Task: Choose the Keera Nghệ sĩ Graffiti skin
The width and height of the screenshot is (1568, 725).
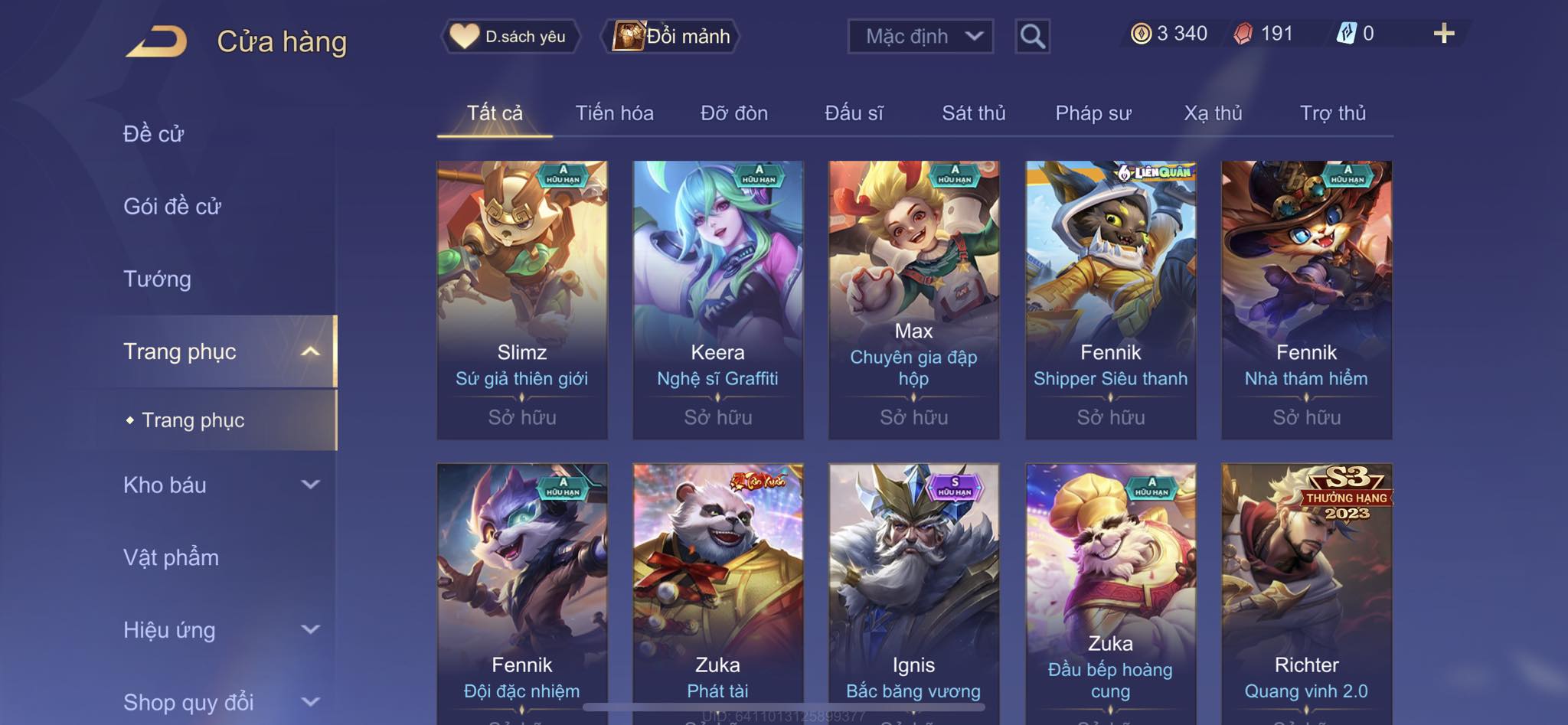Action: (x=717, y=299)
